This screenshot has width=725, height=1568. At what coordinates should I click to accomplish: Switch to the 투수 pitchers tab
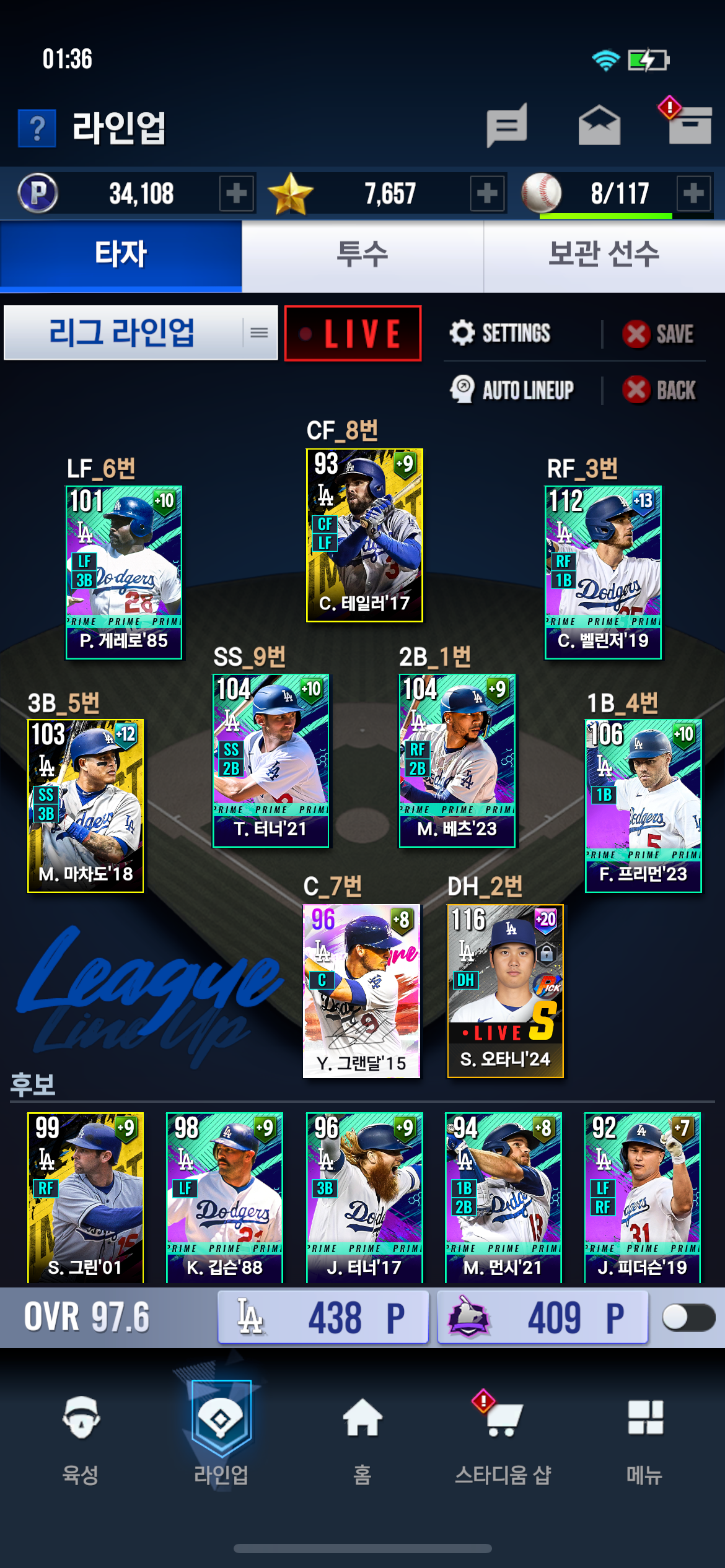pos(362,255)
